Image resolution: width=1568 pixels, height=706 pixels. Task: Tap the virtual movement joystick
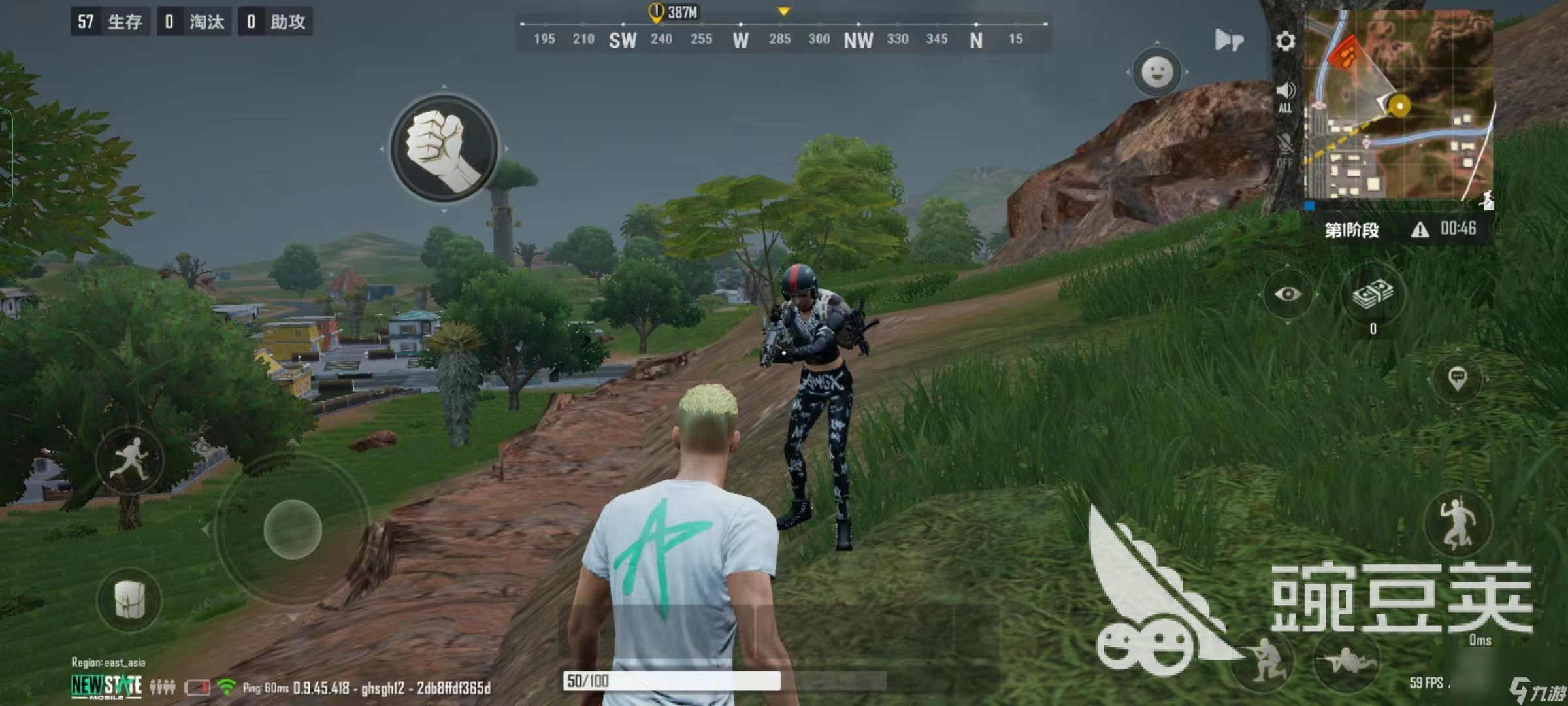pyautogui.click(x=292, y=529)
